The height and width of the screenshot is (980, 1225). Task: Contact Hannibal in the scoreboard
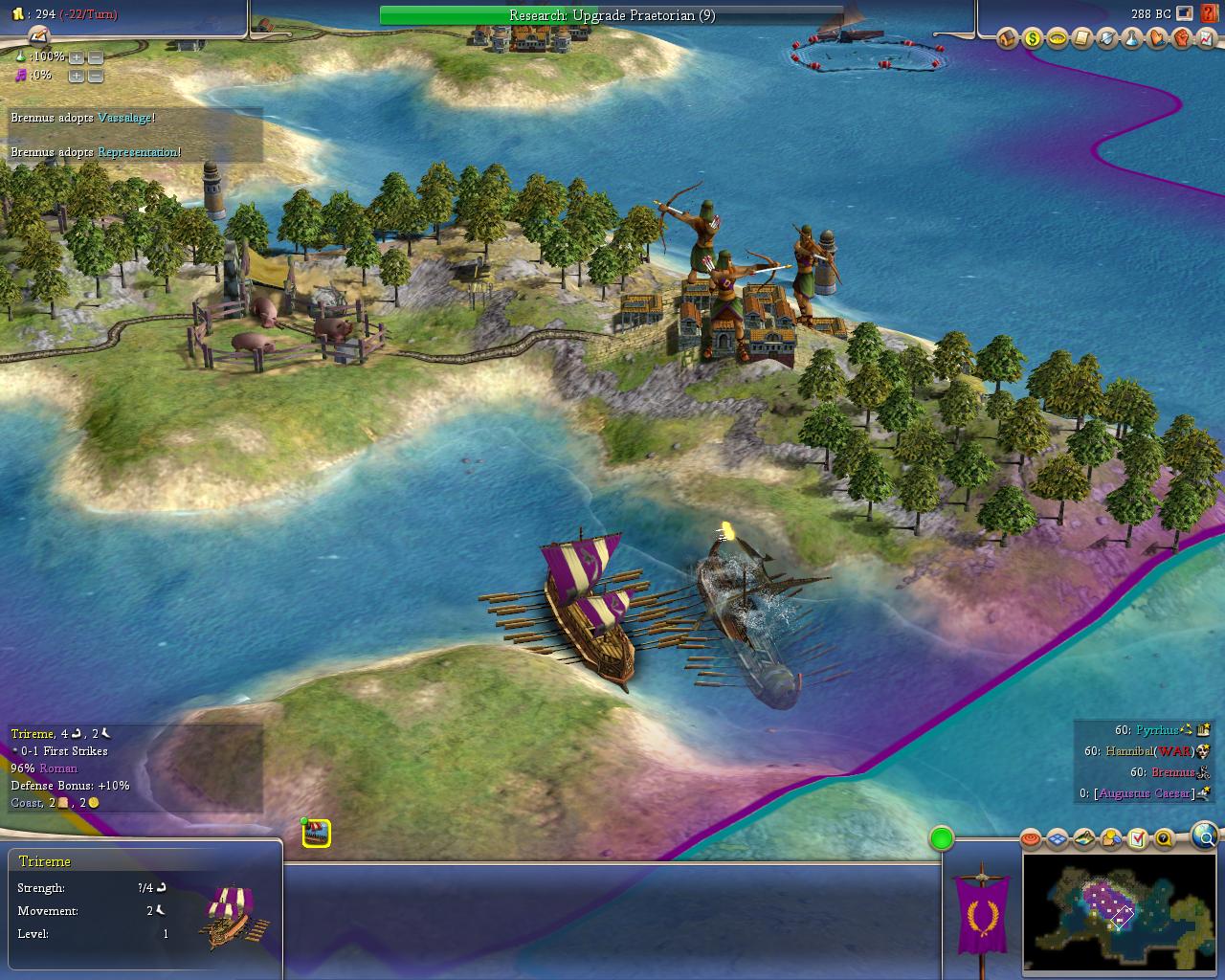point(1128,751)
